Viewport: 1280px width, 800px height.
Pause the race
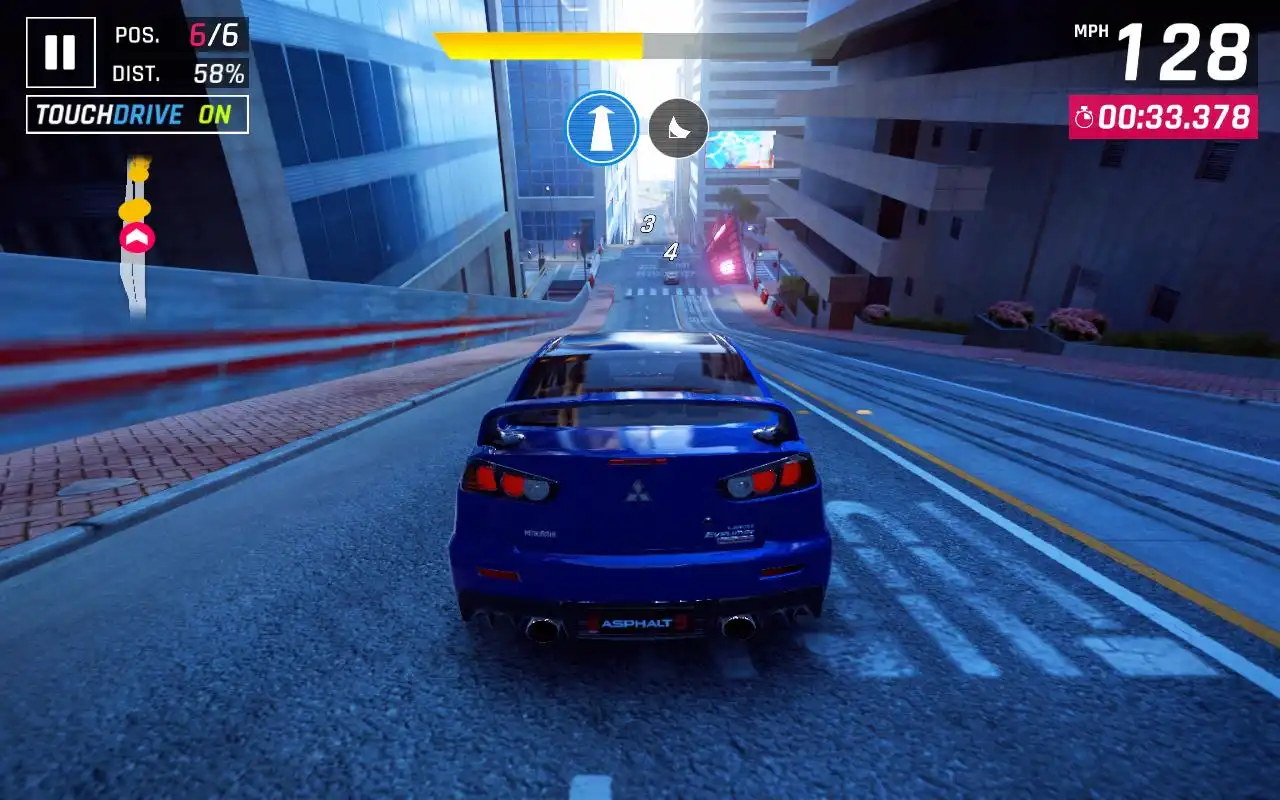[61, 52]
